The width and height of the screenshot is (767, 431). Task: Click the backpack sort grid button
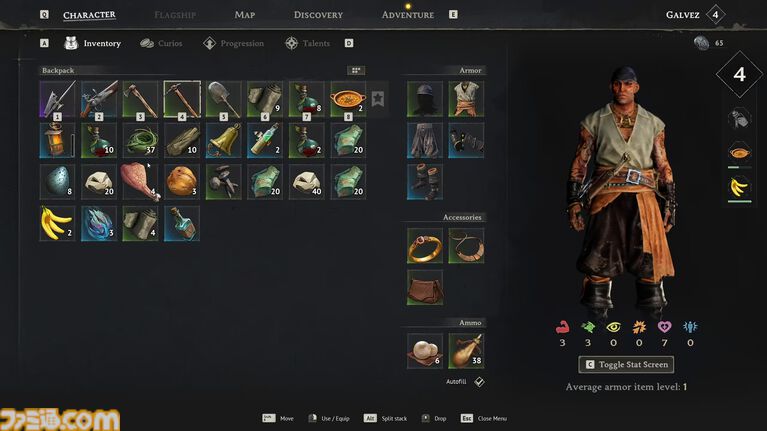click(x=356, y=71)
